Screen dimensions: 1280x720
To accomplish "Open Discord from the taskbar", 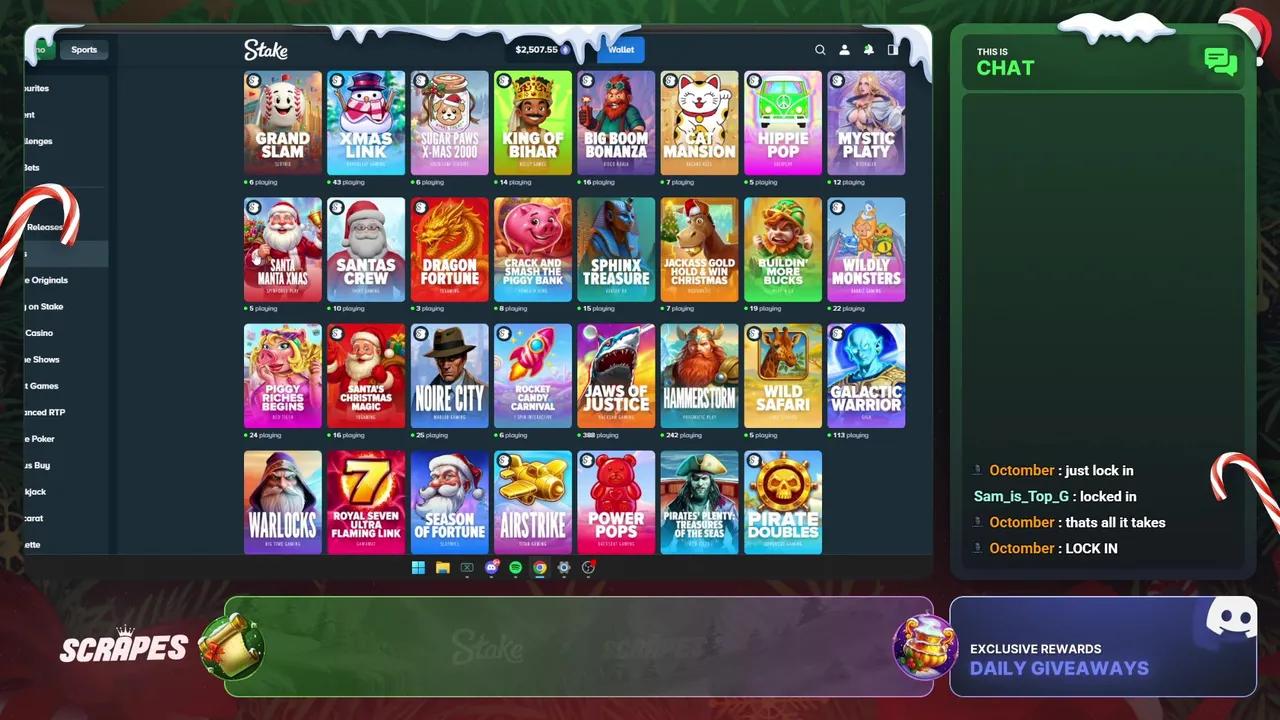I will [x=491, y=568].
